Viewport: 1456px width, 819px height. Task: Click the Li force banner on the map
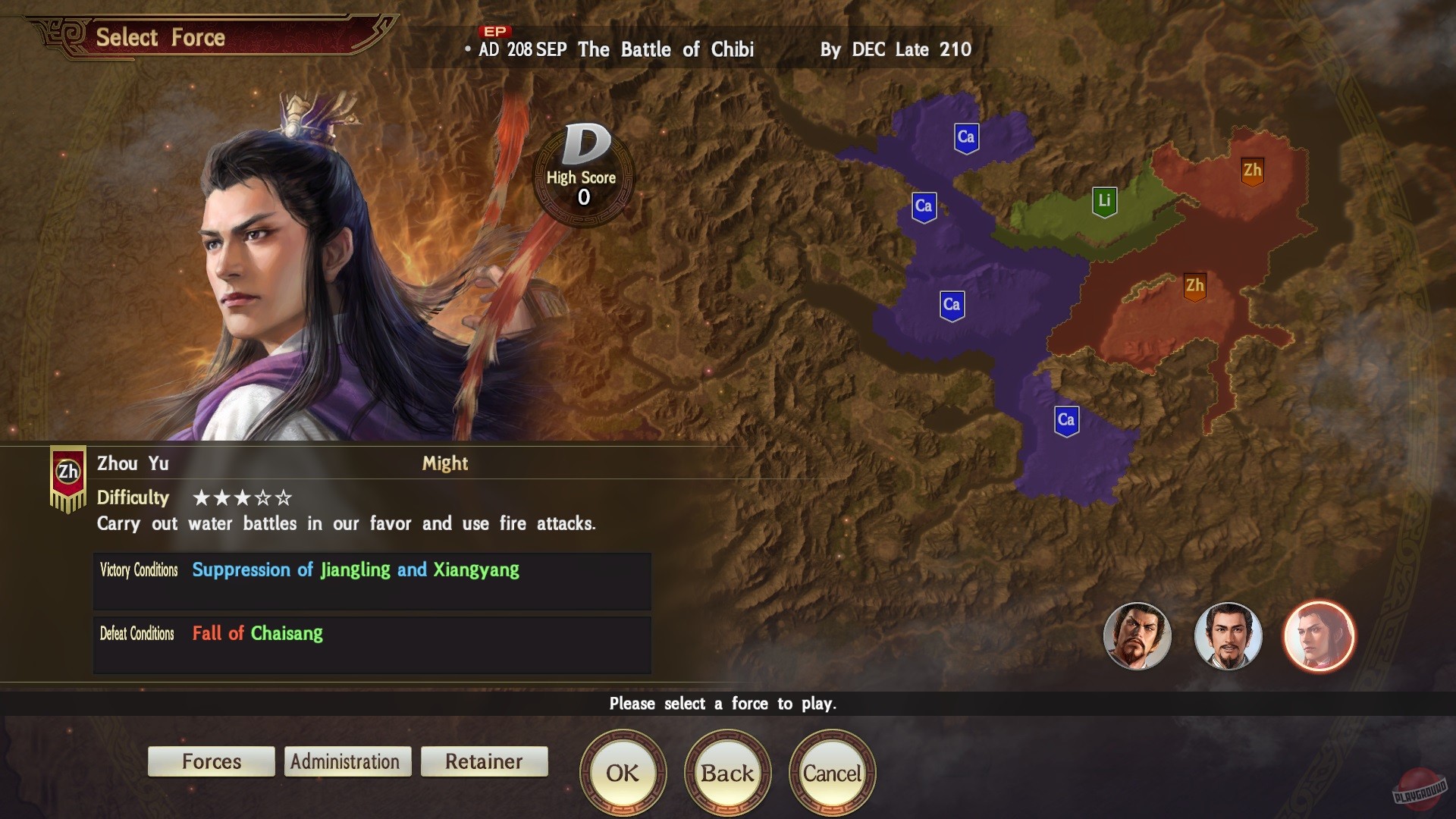(1105, 201)
